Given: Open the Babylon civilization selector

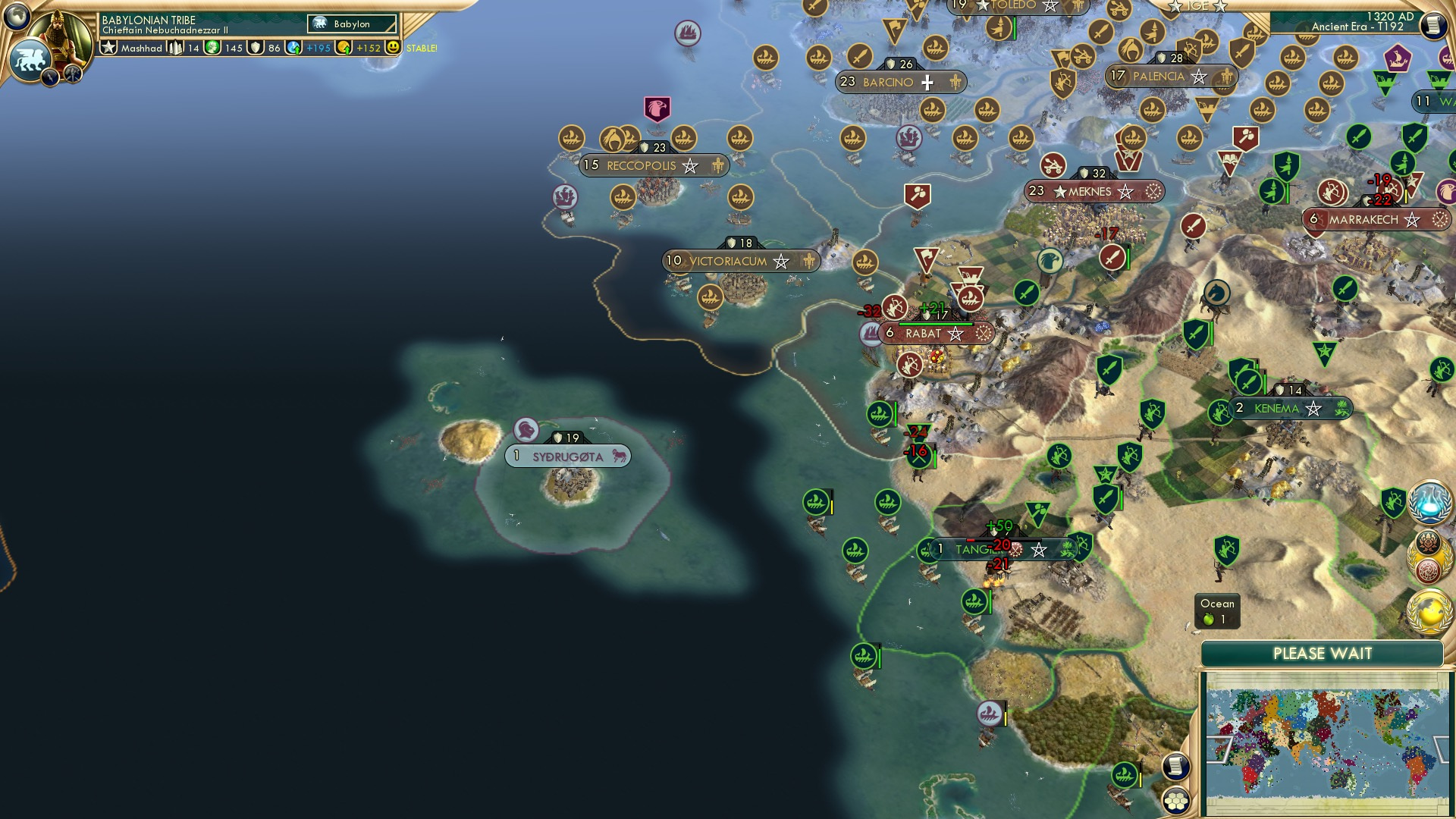Looking at the screenshot, I should 353,24.
